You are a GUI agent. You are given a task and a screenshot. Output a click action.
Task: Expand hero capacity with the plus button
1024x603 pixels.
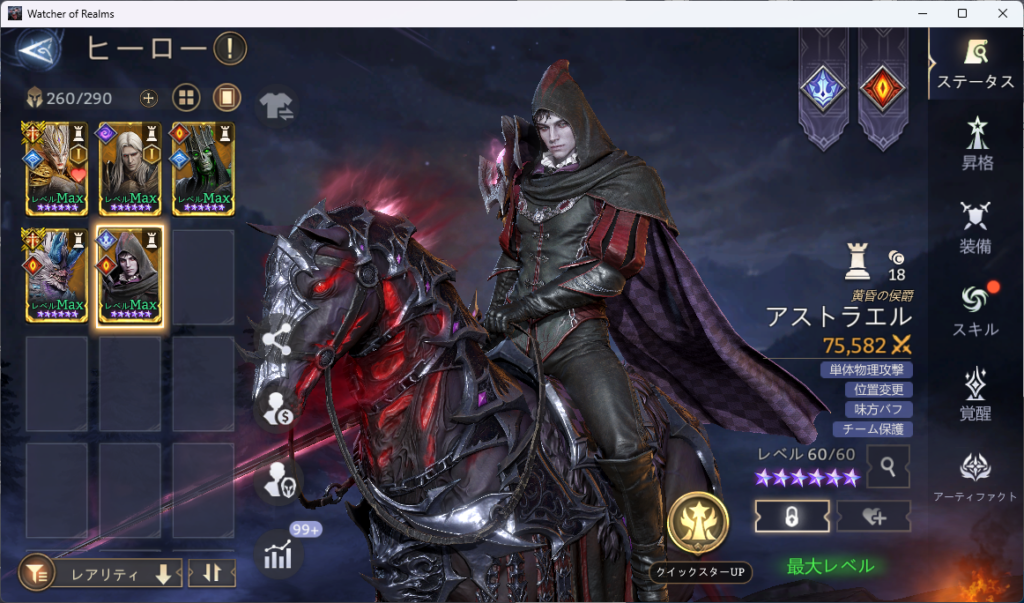[149, 98]
